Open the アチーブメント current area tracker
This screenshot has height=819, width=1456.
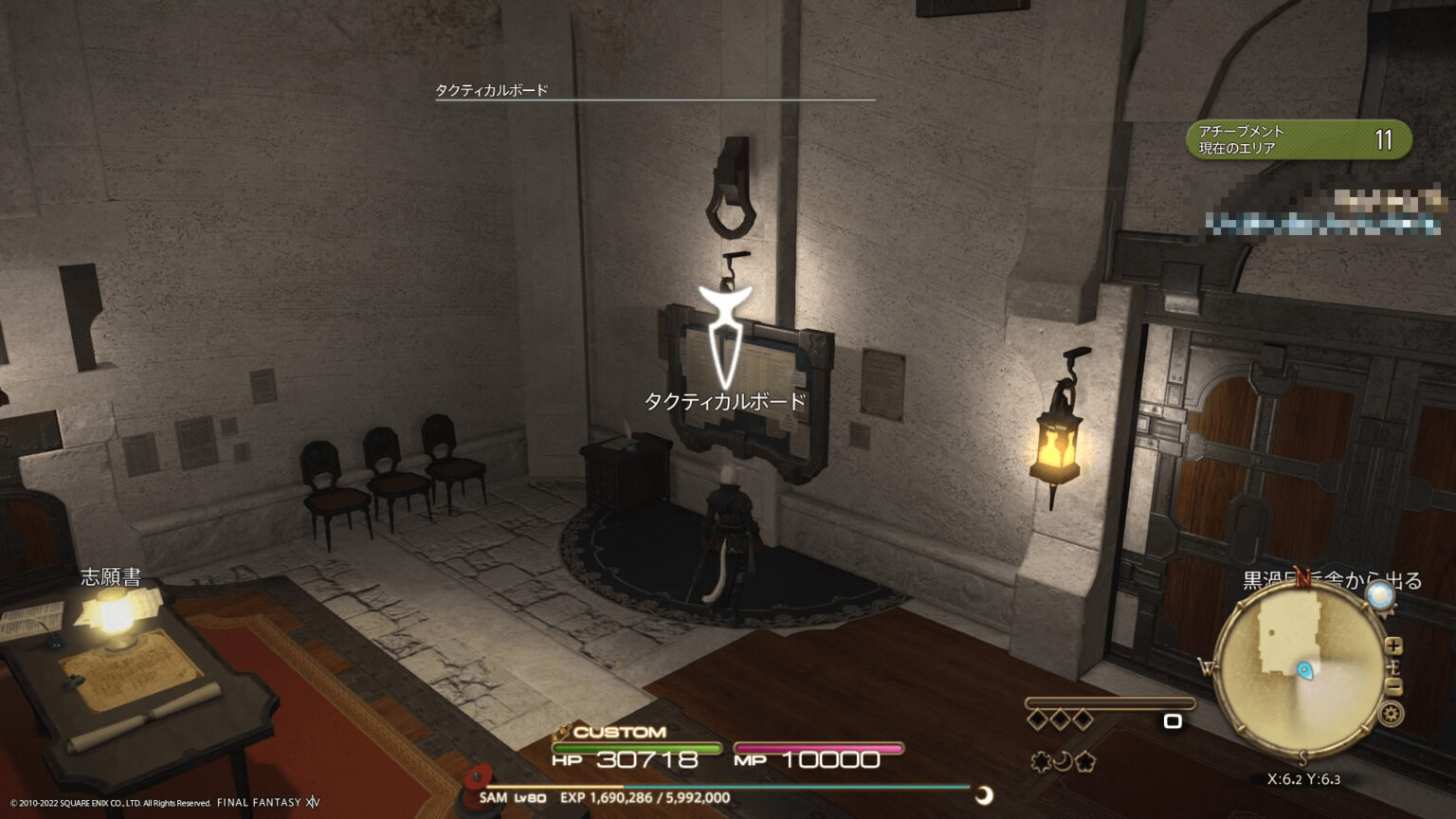1298,140
